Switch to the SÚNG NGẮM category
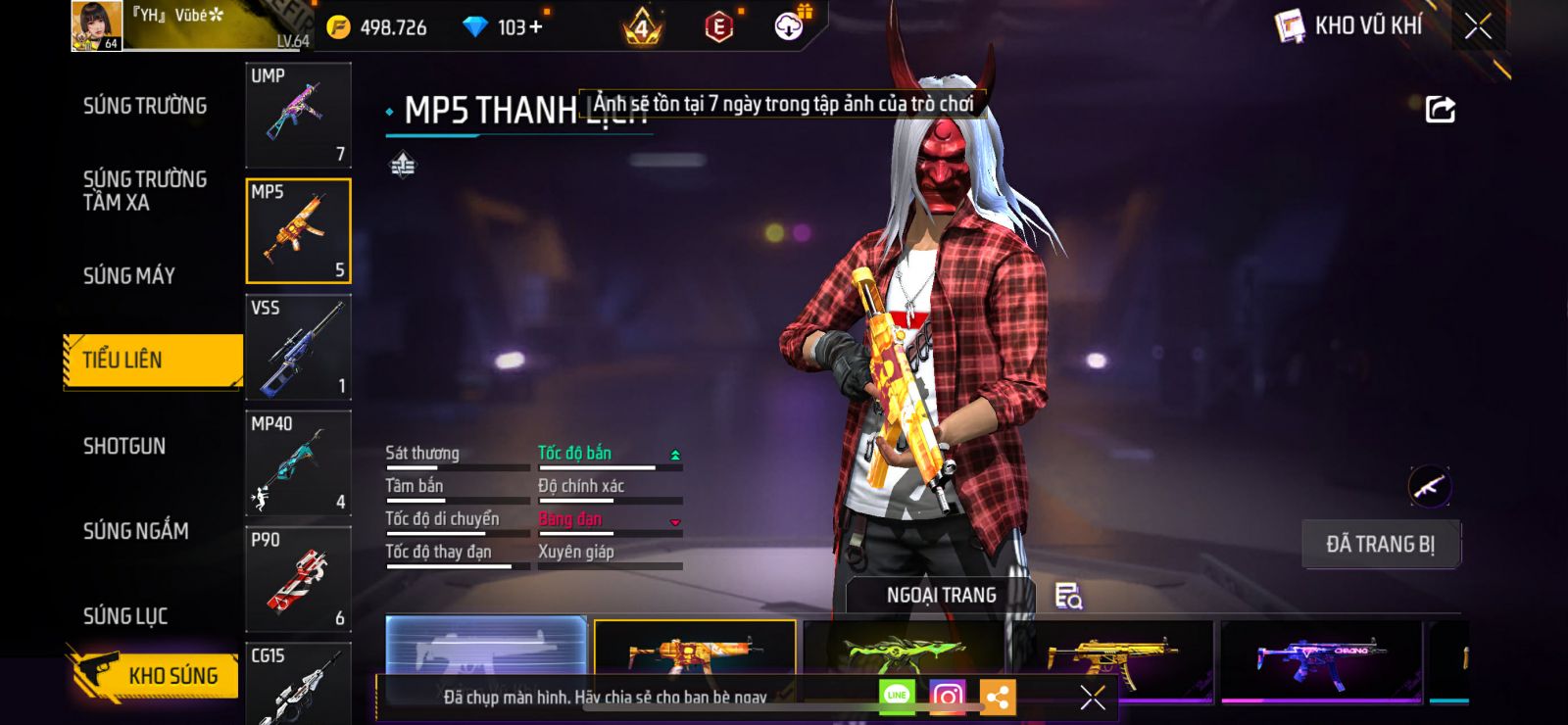Image resolution: width=1568 pixels, height=725 pixels. [x=135, y=531]
